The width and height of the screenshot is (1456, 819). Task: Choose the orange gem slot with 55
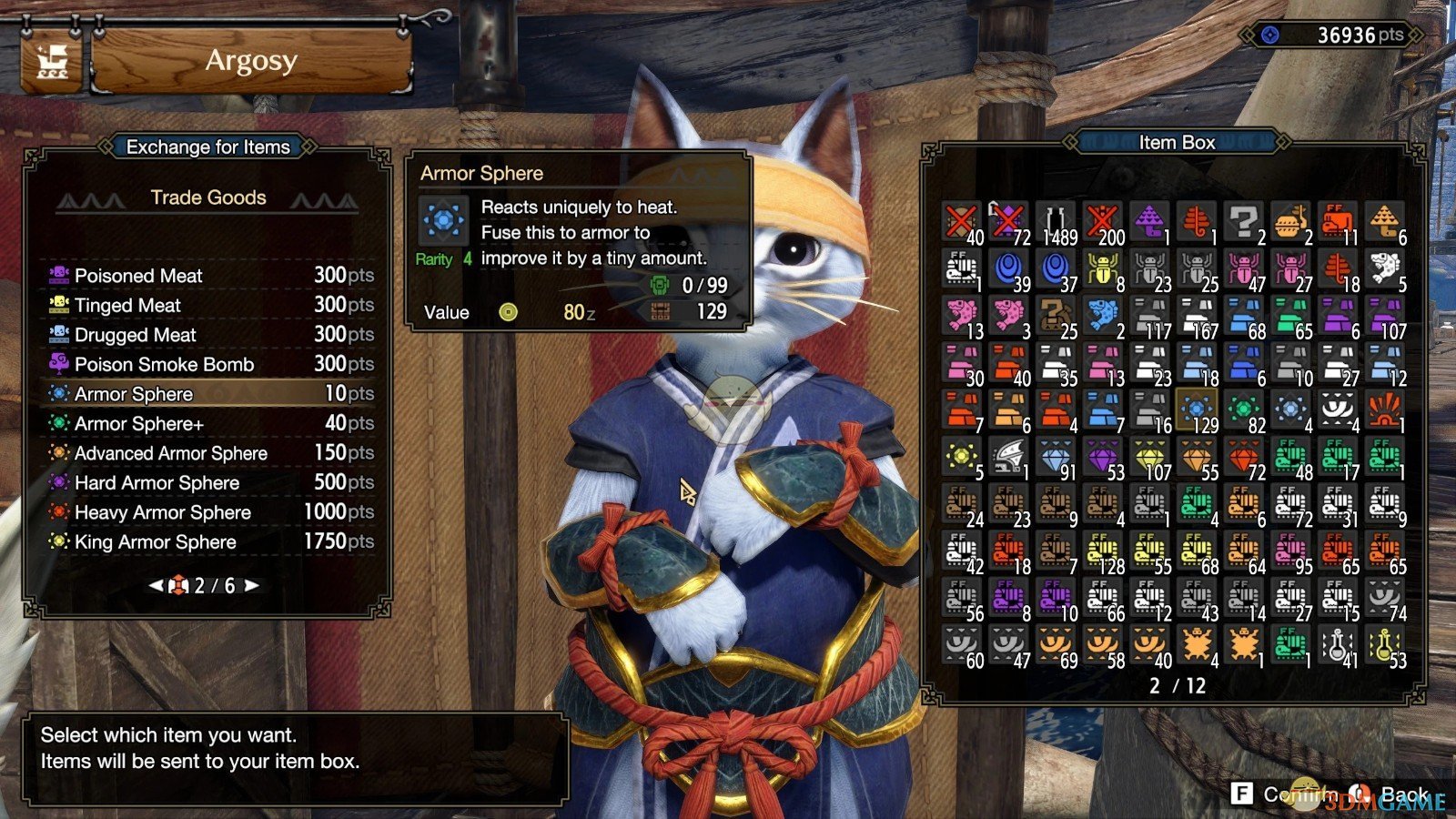pyautogui.click(x=1198, y=458)
